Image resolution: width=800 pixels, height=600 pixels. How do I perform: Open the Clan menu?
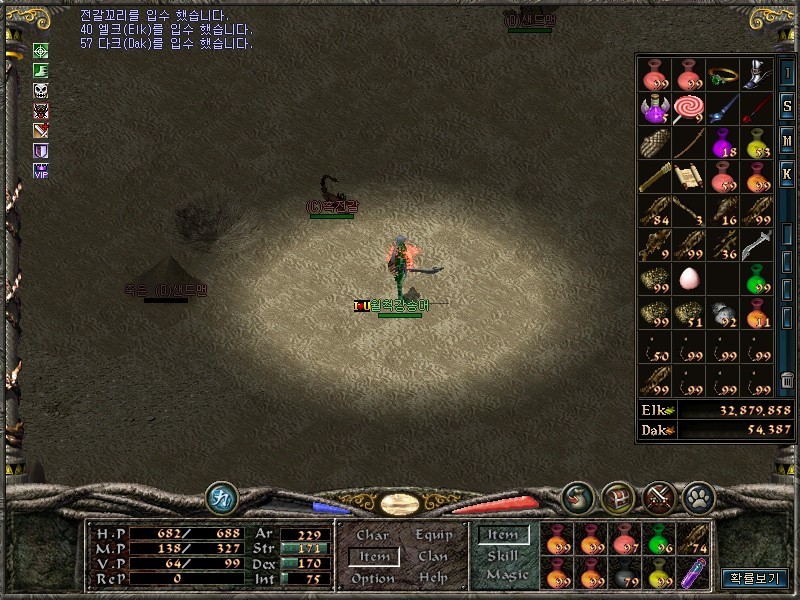[x=434, y=557]
